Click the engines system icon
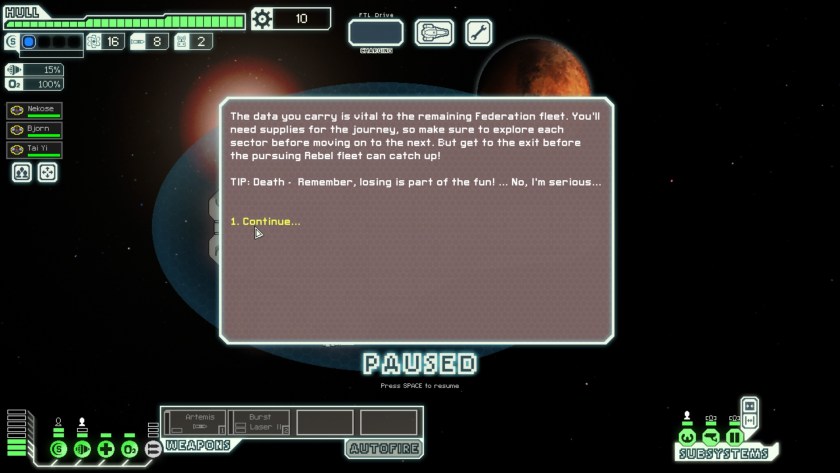This screenshot has height=473, width=840. click(x=83, y=449)
